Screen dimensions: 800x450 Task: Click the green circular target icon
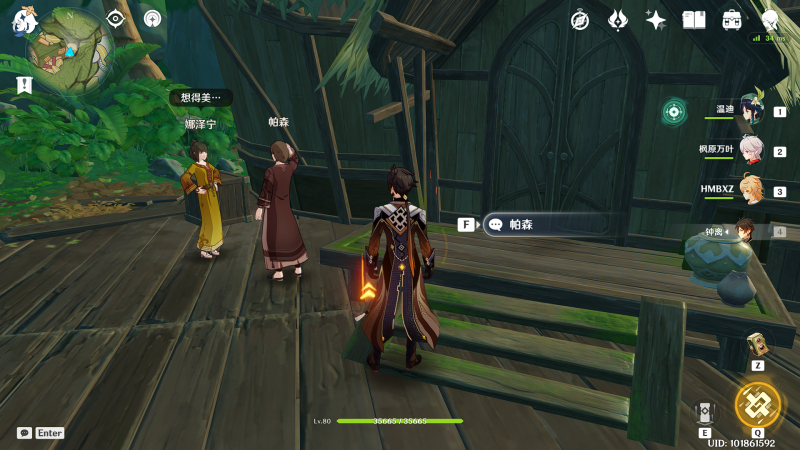(x=674, y=111)
